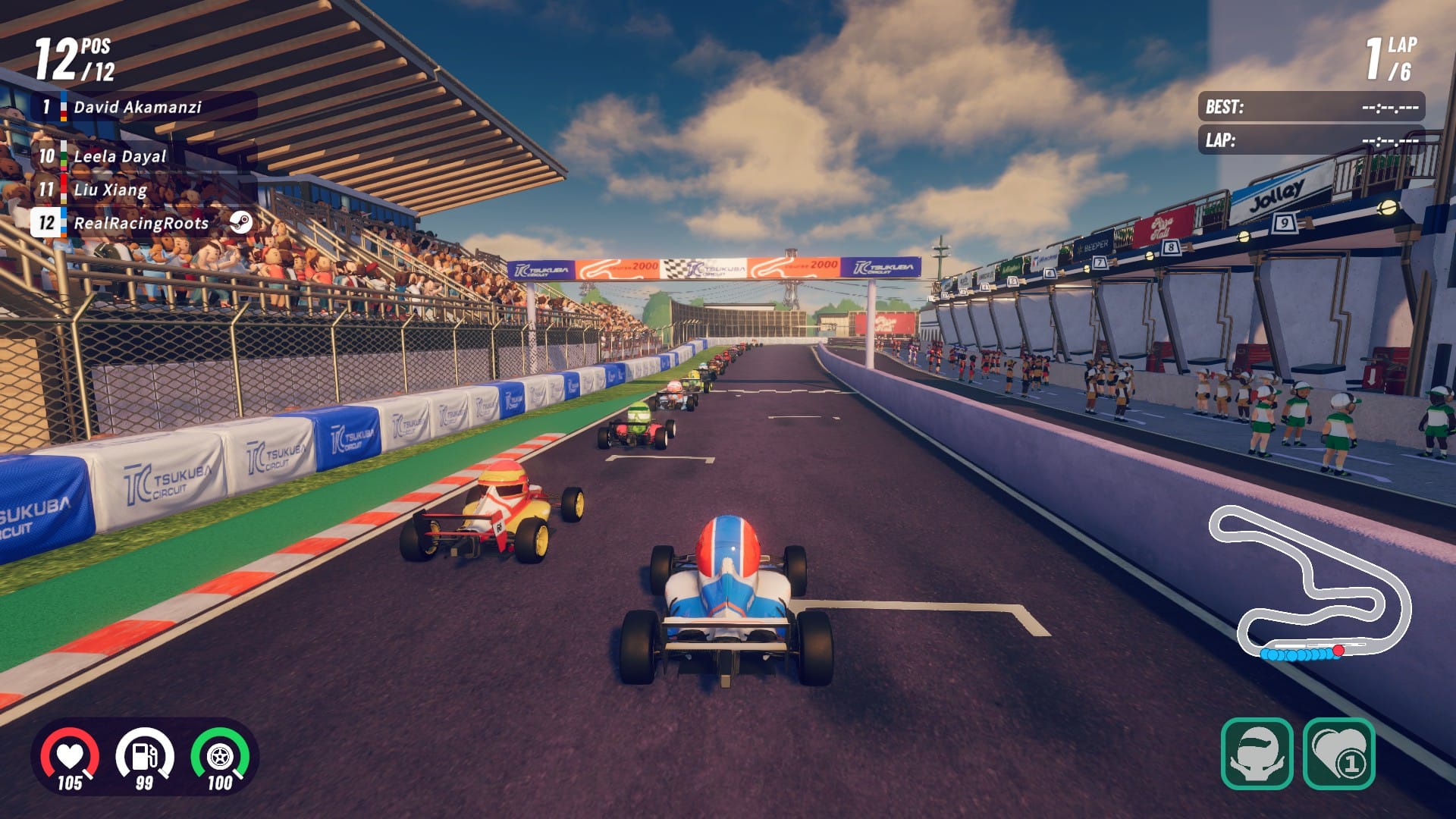
Task: Click the LAP 1/6 counter
Action: 1392,59
